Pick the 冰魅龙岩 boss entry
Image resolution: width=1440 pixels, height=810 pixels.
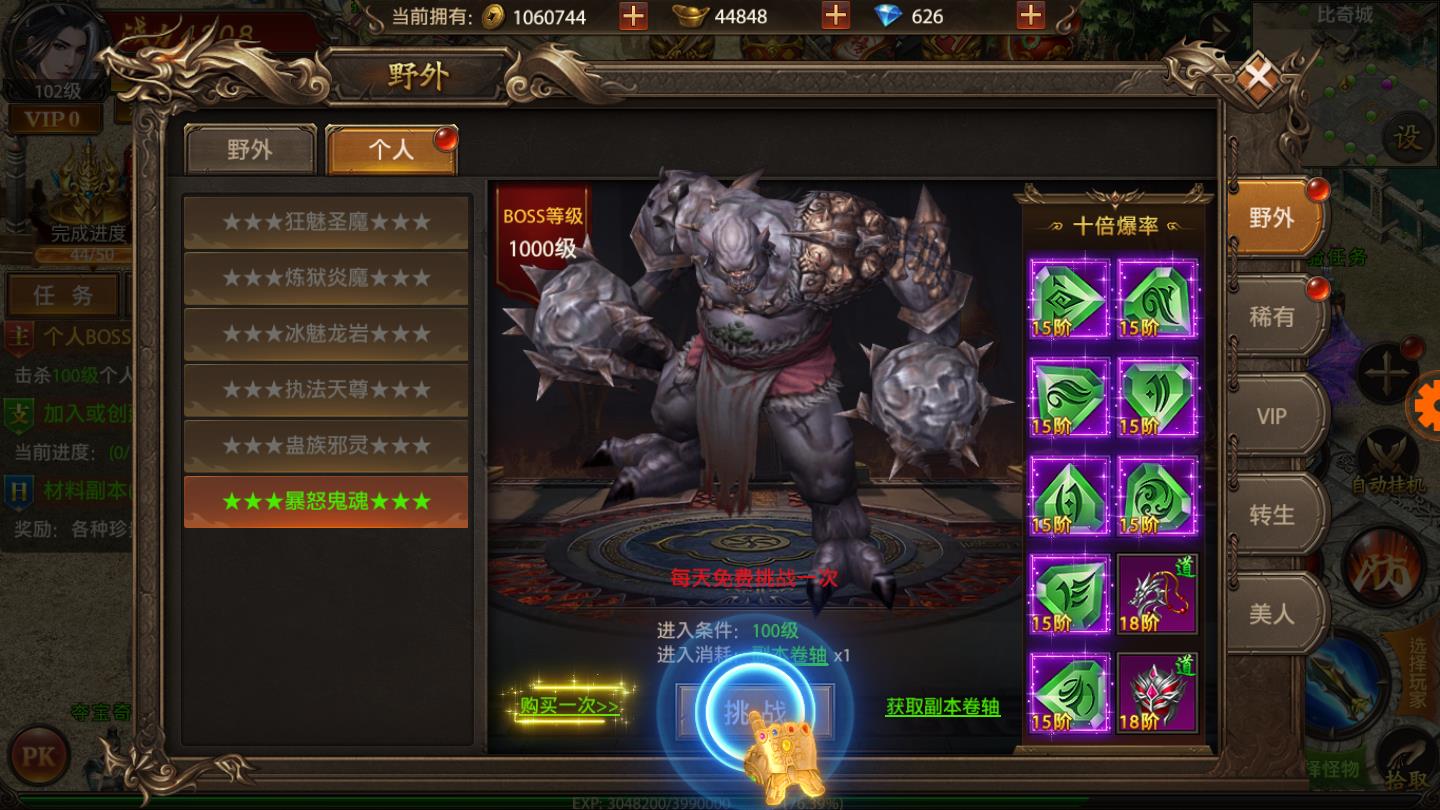pos(326,334)
